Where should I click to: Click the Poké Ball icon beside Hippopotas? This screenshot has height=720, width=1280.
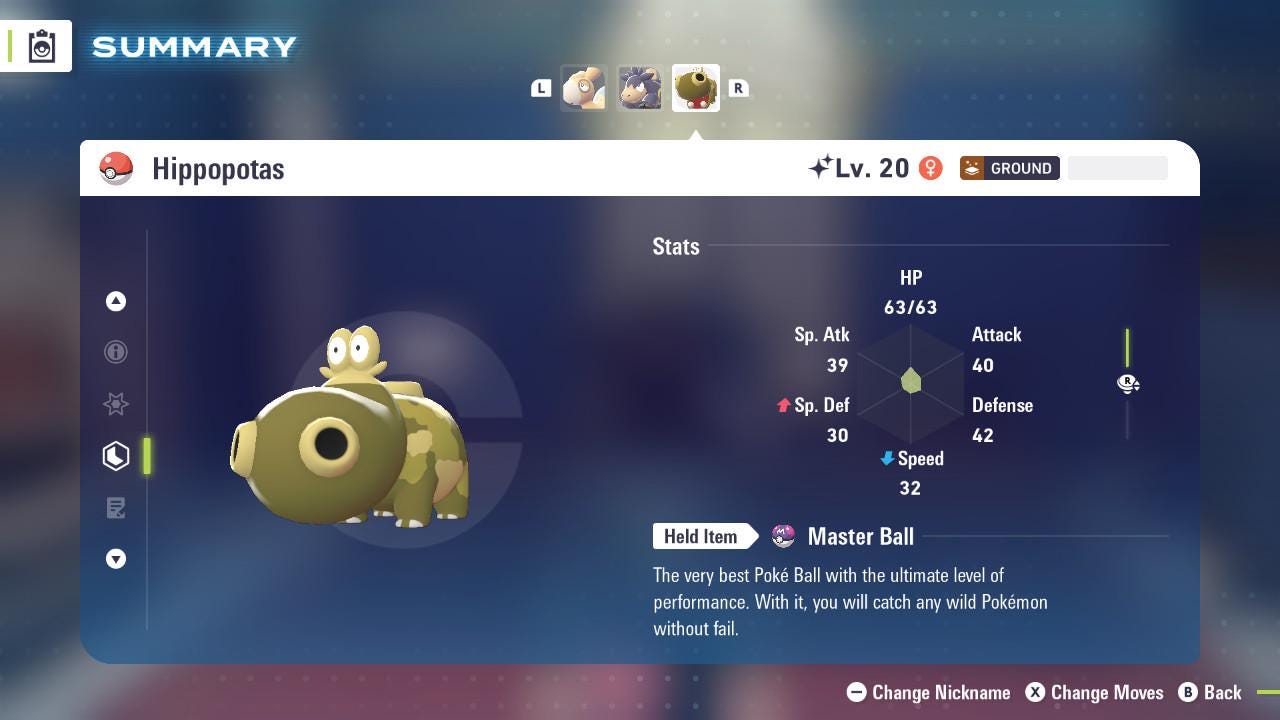(x=116, y=168)
